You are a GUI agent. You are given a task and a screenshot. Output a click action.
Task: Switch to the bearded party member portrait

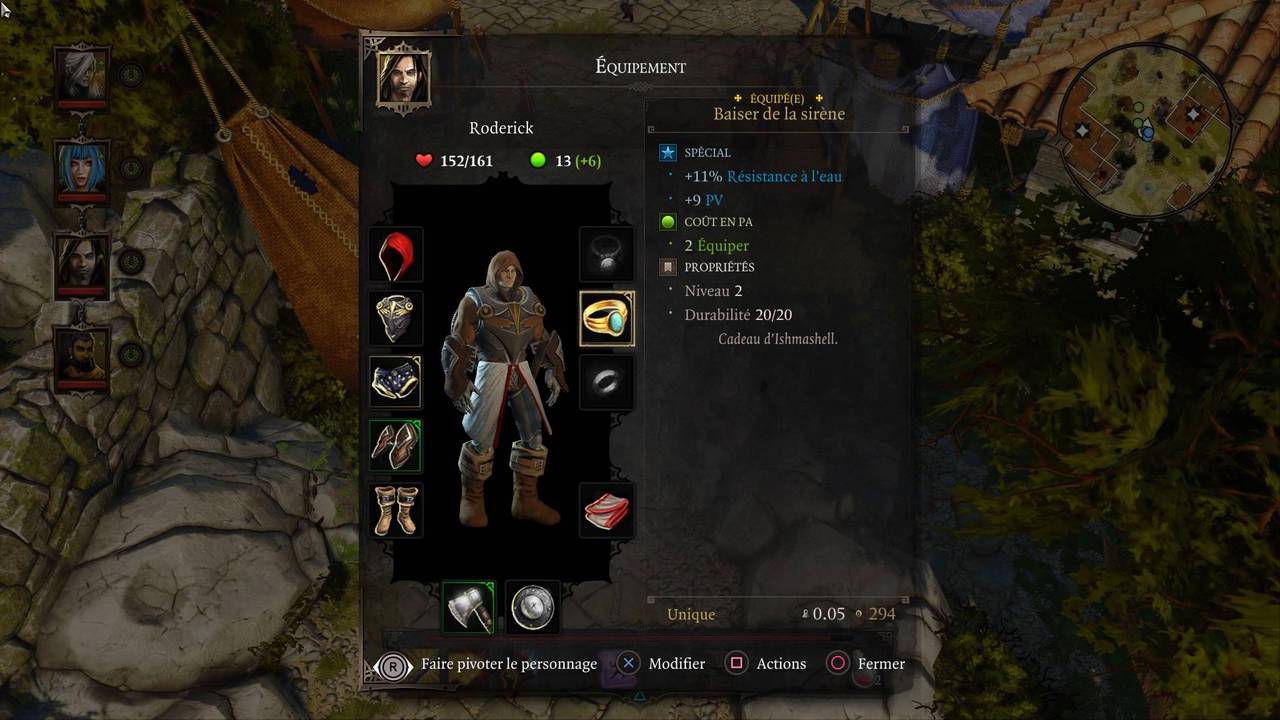(81, 355)
